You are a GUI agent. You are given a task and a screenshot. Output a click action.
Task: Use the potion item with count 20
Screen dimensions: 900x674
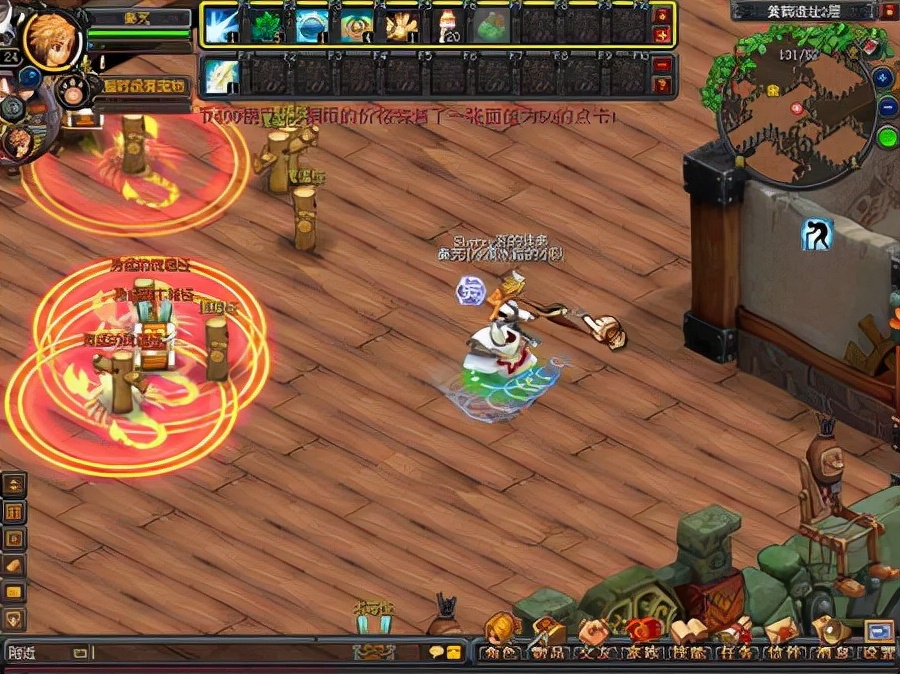click(447, 26)
